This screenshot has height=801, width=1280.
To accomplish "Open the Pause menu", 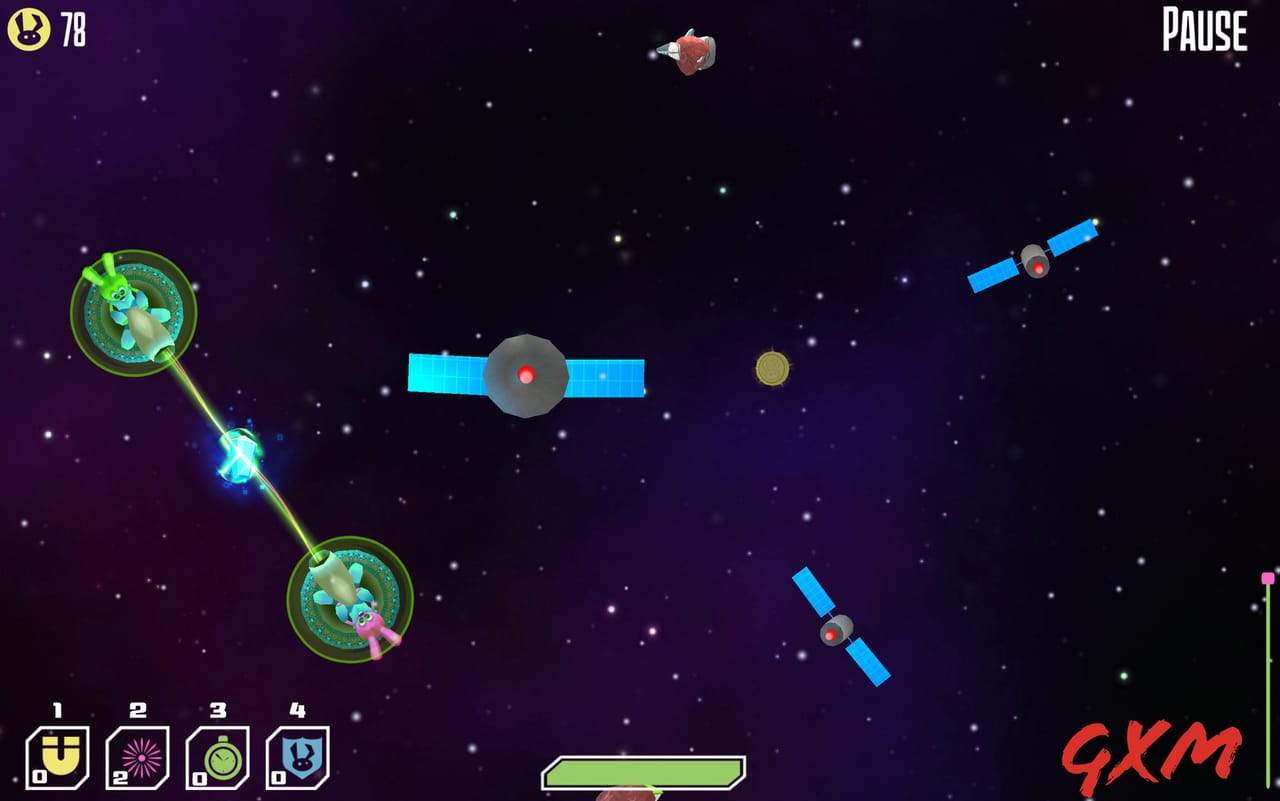I will coord(1203,31).
